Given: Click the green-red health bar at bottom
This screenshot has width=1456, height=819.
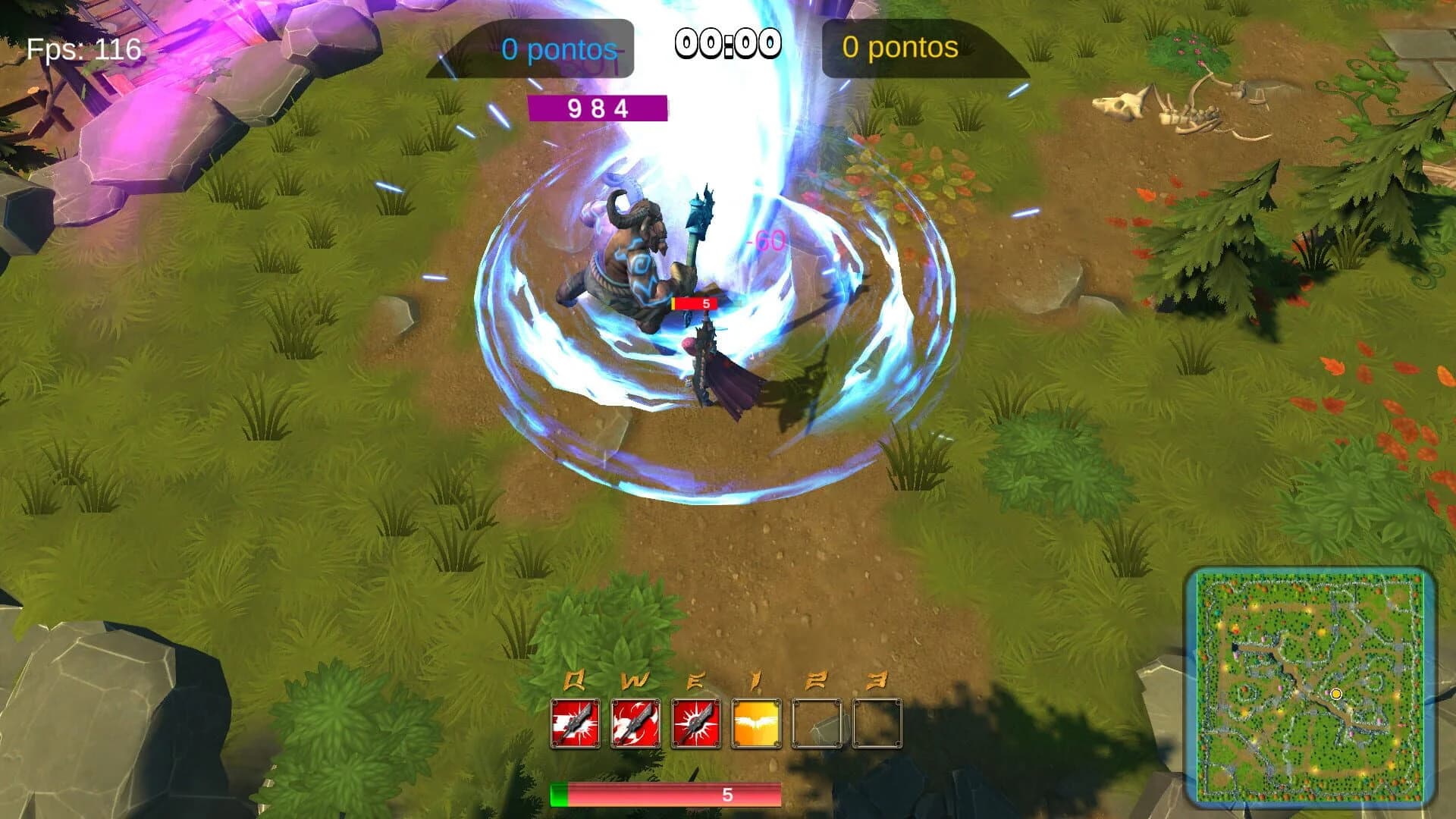Looking at the screenshot, I should click(x=666, y=795).
